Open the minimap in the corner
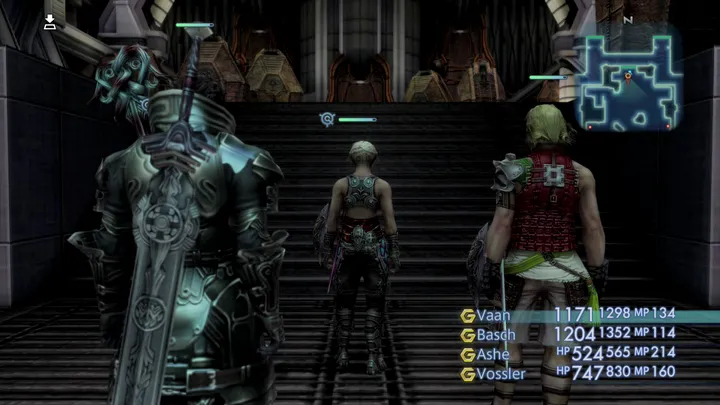The height and width of the screenshot is (405, 720). [x=627, y=84]
